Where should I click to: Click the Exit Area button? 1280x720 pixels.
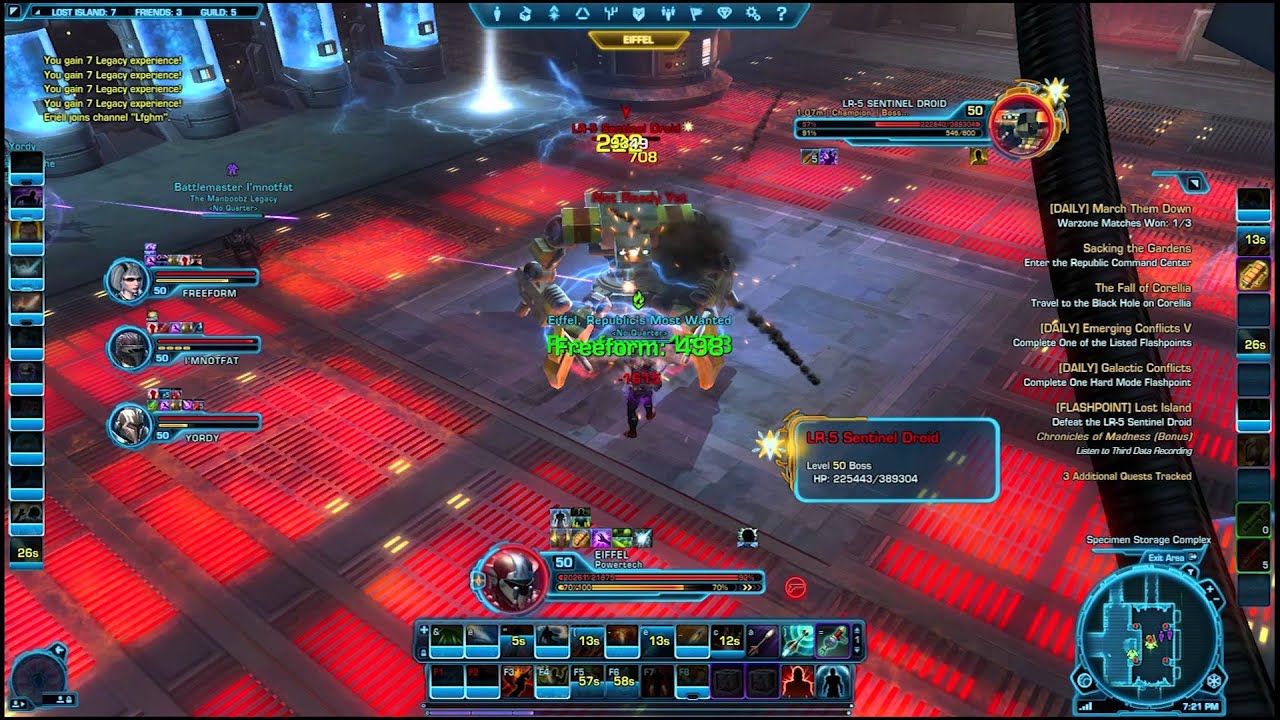(x=1165, y=558)
